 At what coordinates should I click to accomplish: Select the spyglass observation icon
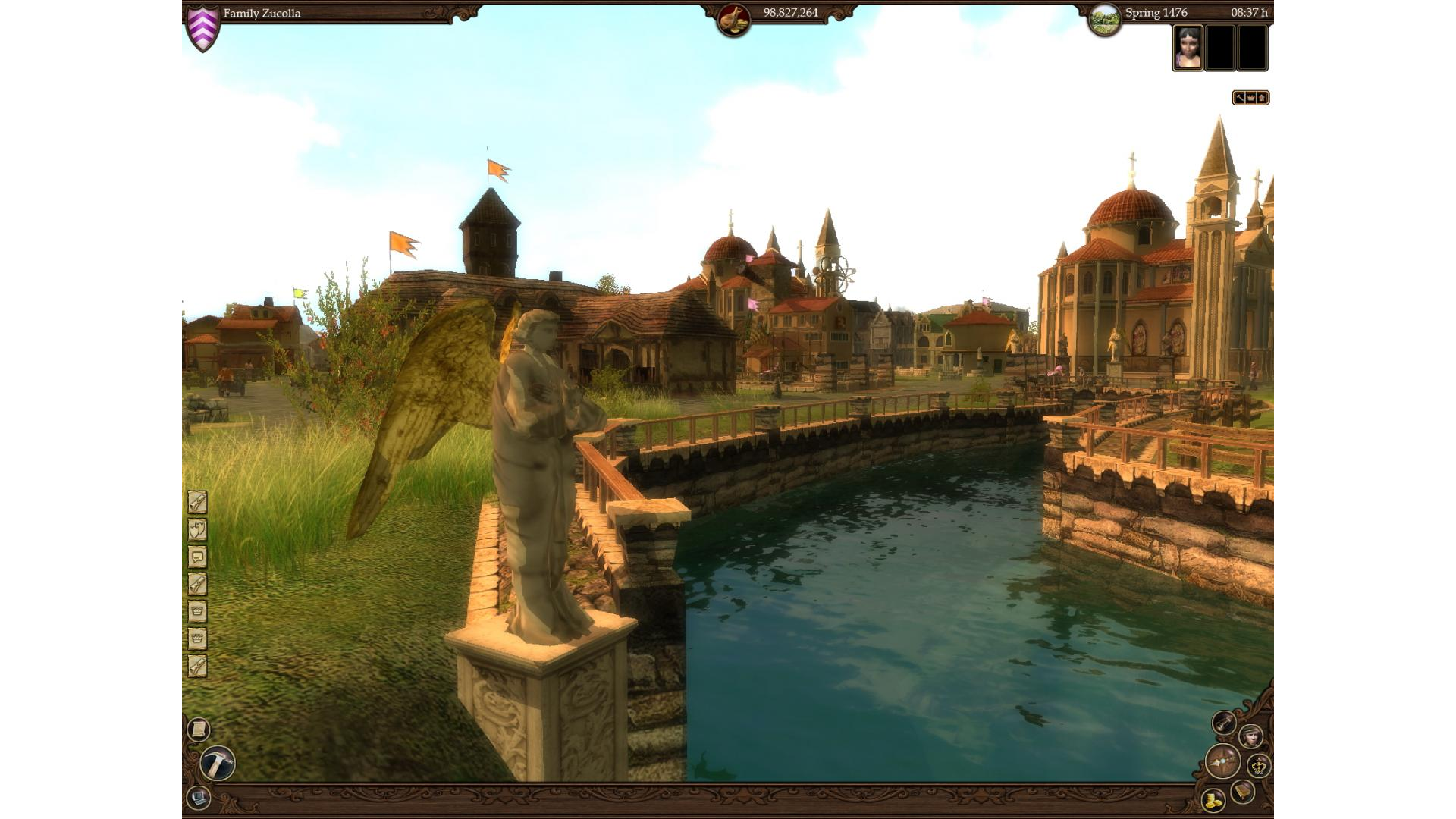coord(1224,721)
